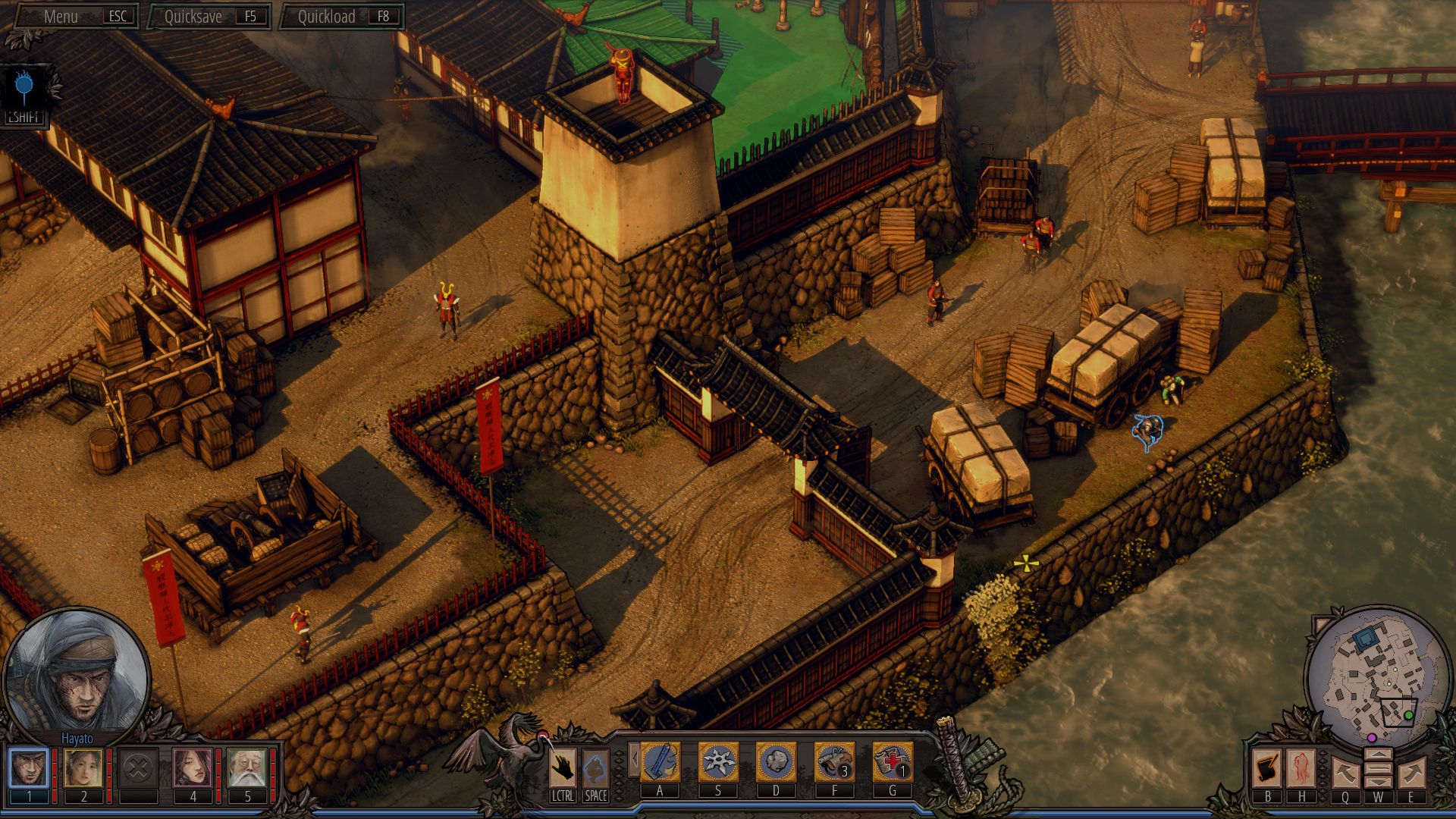Activate the black hand interact action
Image resolution: width=1456 pixels, height=819 pixels.
563,768
